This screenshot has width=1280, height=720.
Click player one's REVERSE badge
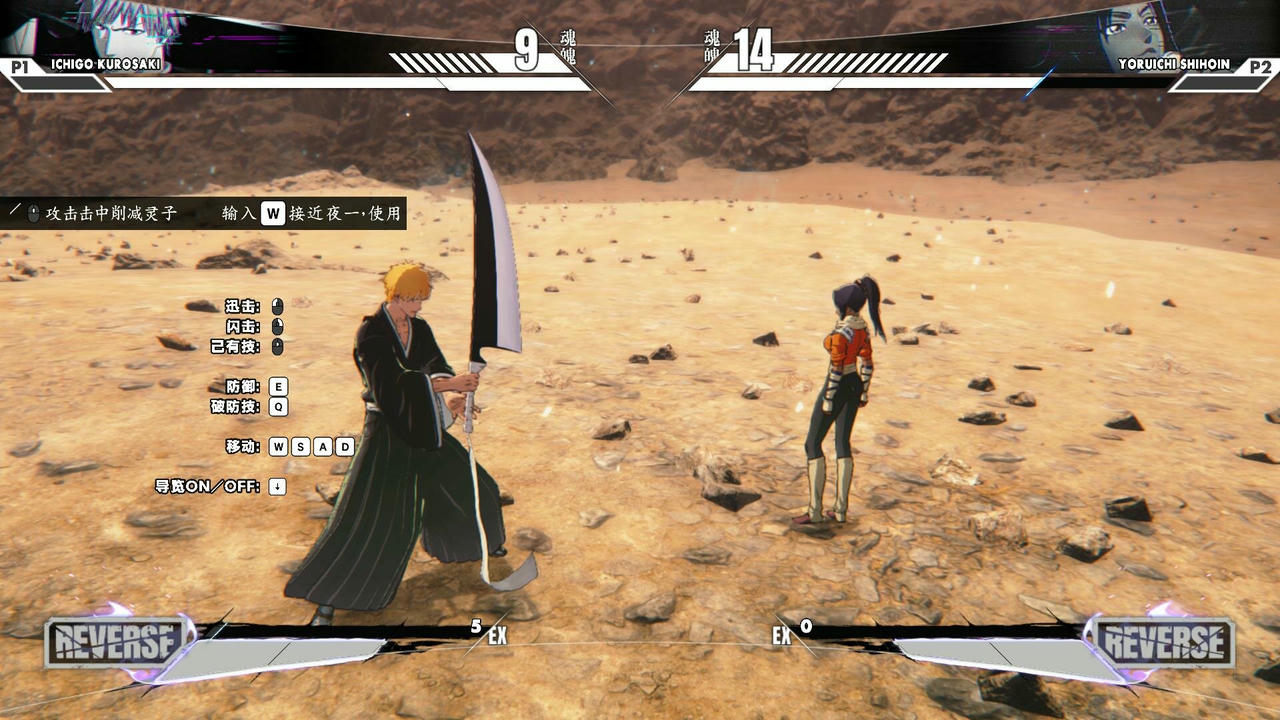click(x=115, y=642)
